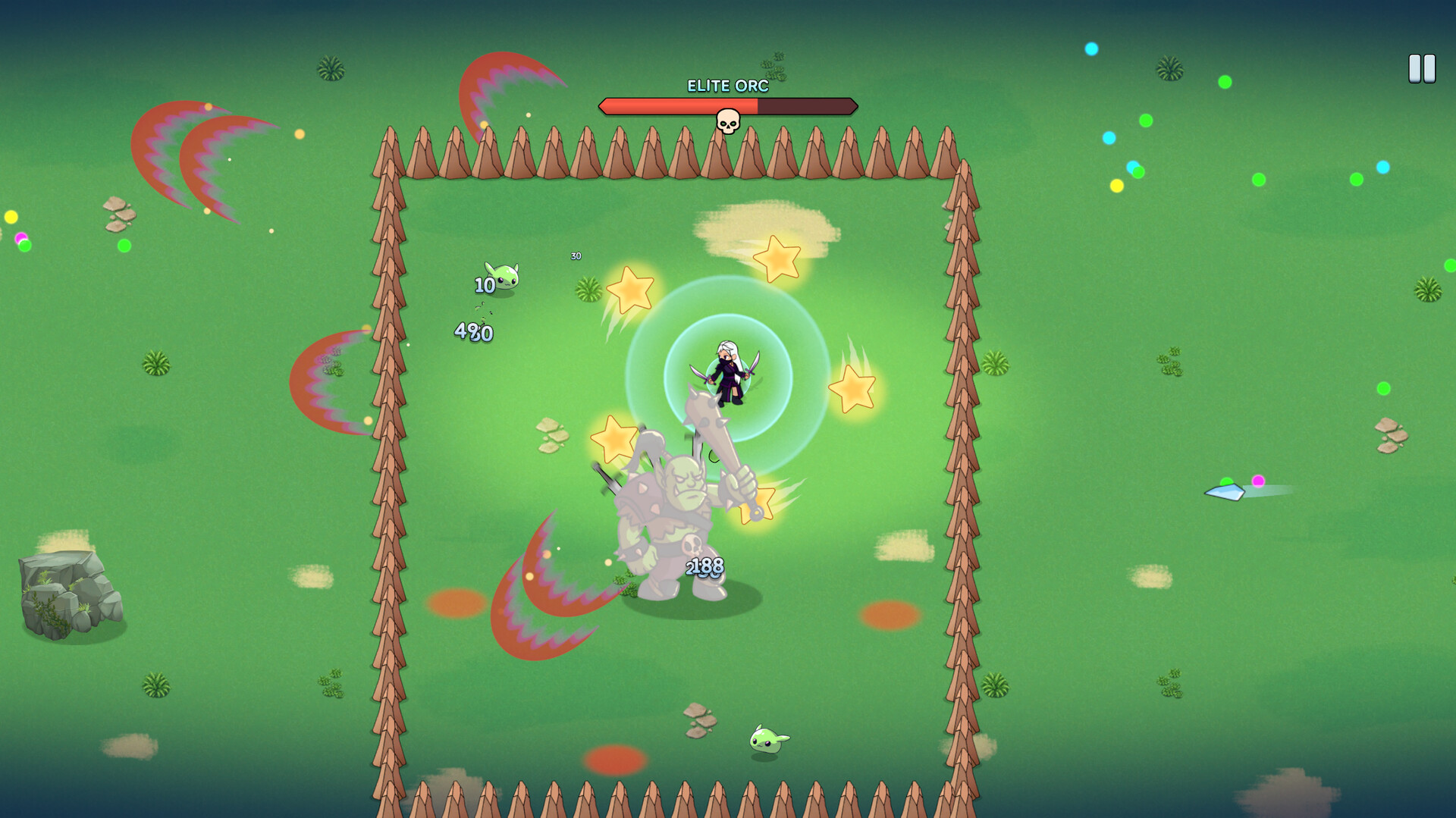This screenshot has height=818, width=1456.
Task: Pause the game with the pause button
Action: 1422,69
